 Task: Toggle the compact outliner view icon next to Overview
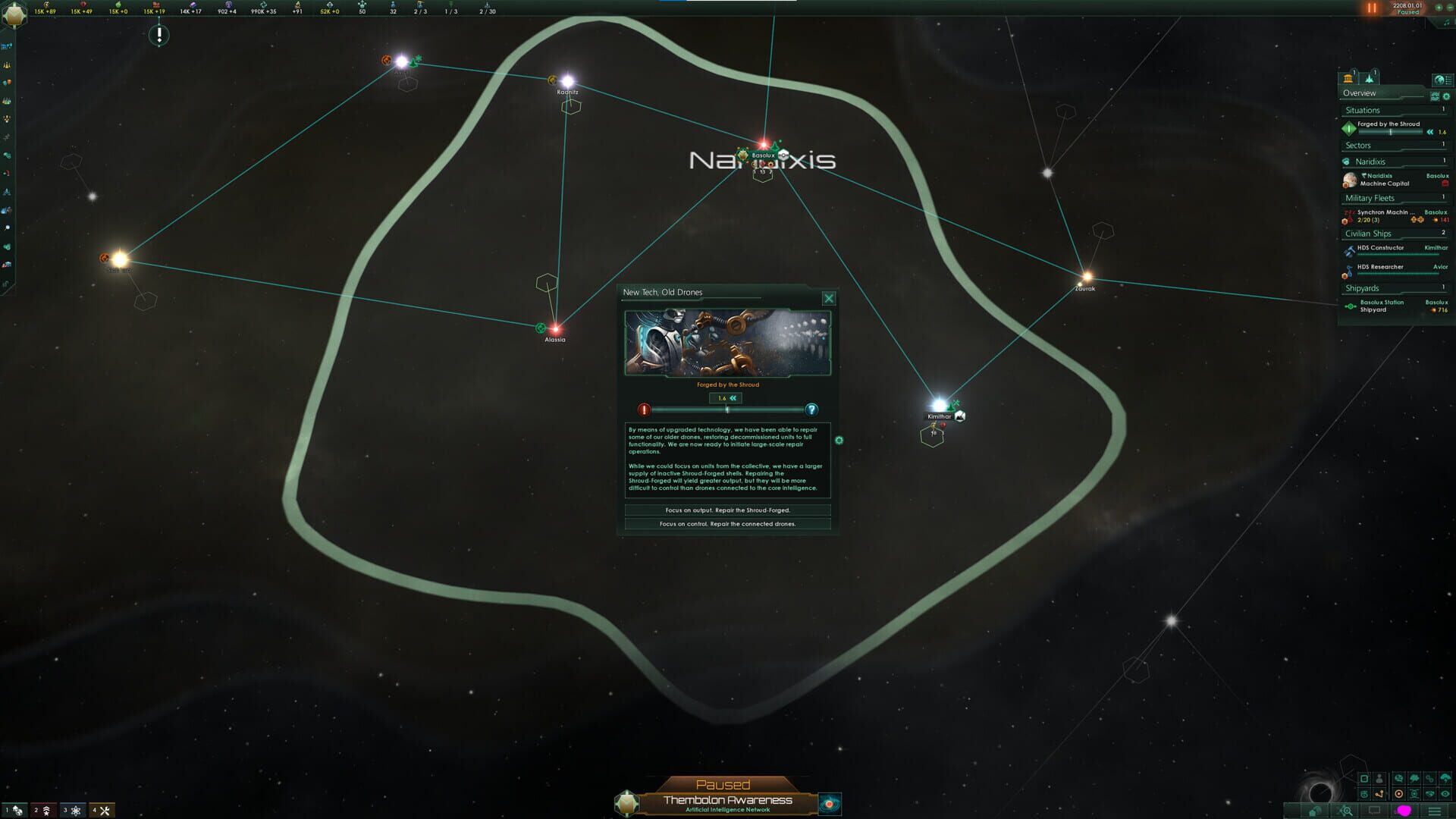pos(1436,96)
